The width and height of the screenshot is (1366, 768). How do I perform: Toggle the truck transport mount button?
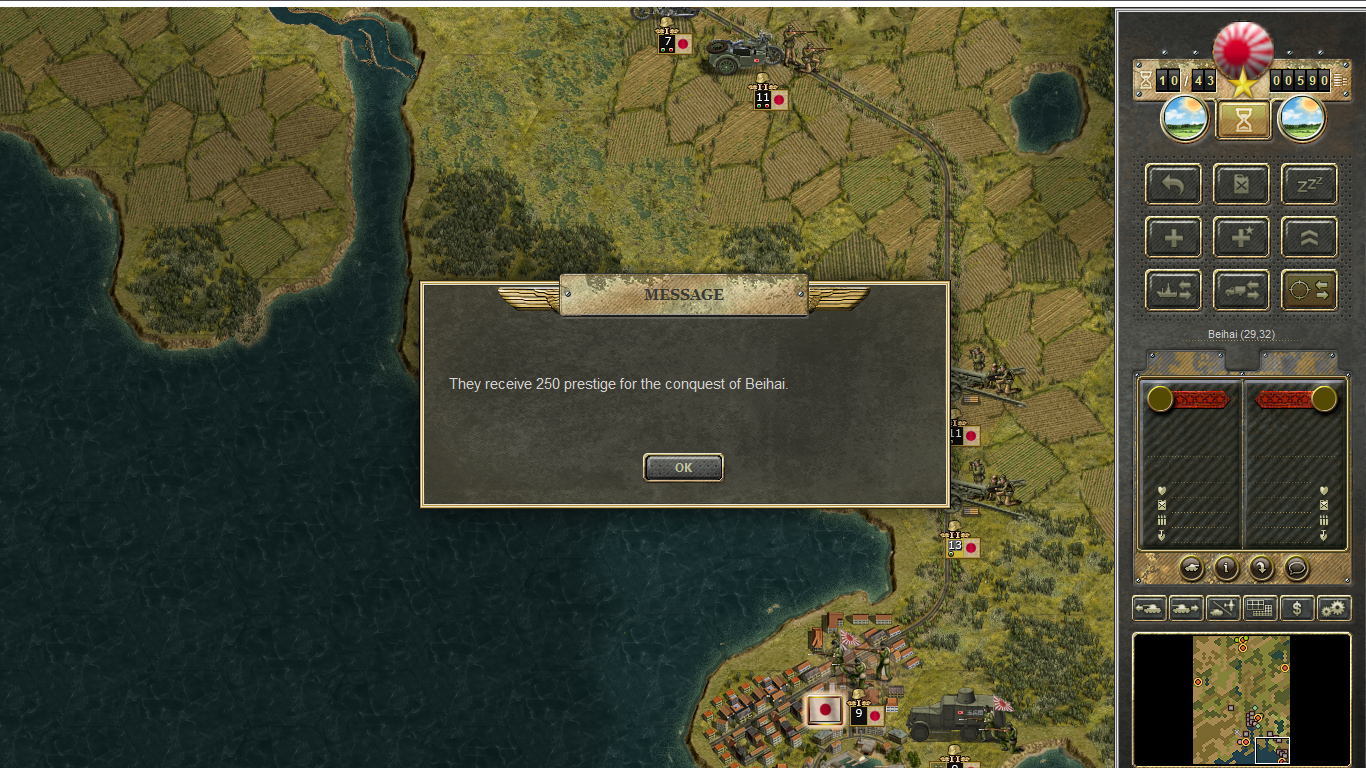(x=1241, y=290)
